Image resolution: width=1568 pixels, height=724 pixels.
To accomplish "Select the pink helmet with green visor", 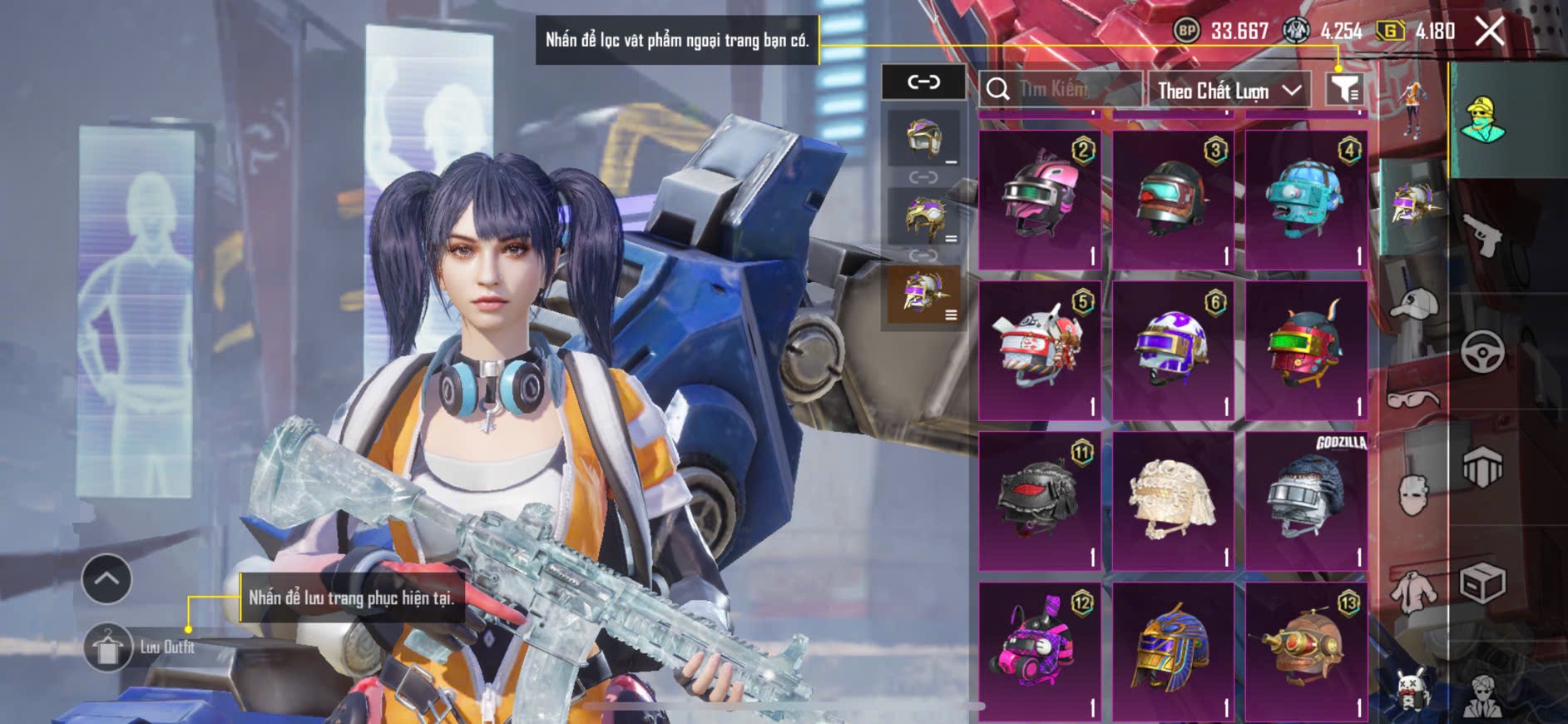I will [x=1040, y=201].
